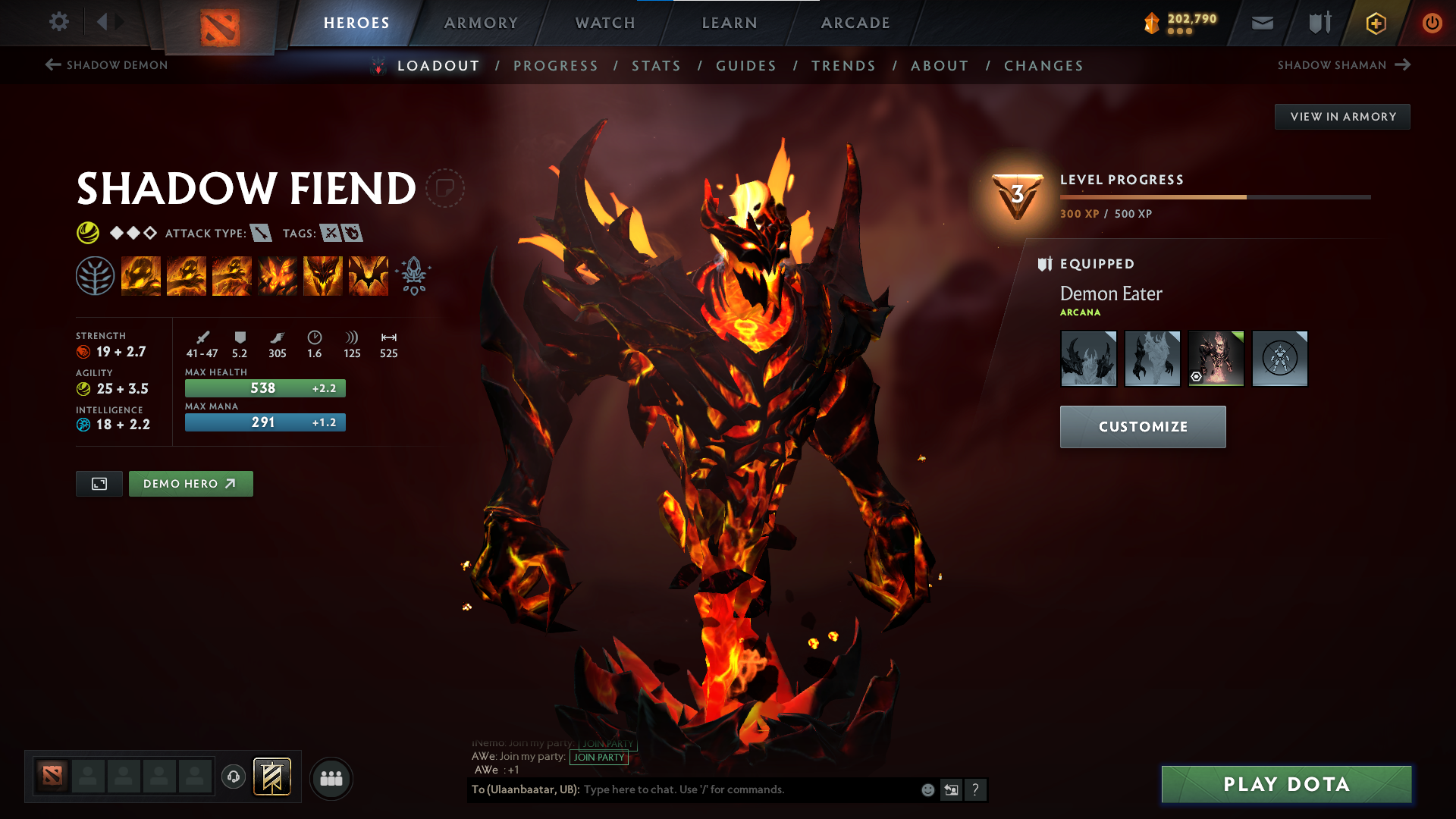Open the Dota Plus hexagon icon
Image resolution: width=1456 pixels, height=819 pixels.
pos(1375,23)
